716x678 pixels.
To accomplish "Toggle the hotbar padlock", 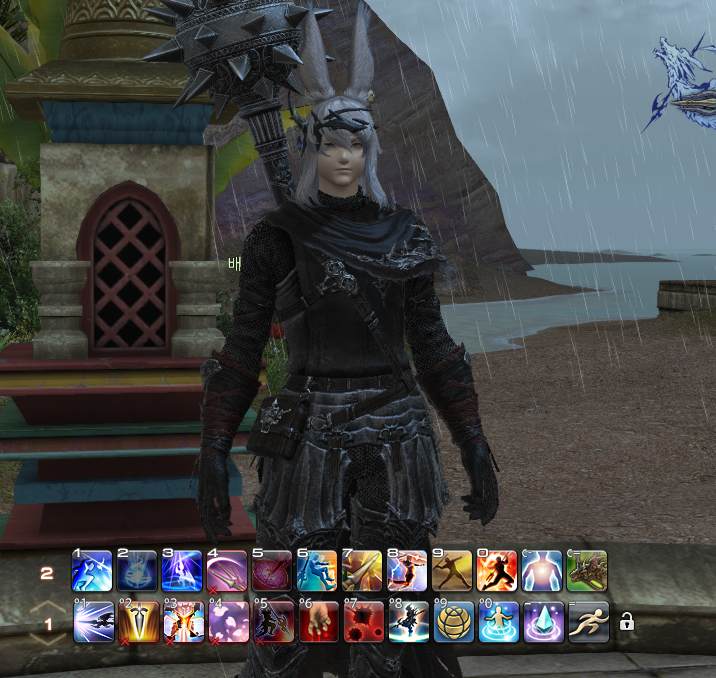I will point(627,622).
